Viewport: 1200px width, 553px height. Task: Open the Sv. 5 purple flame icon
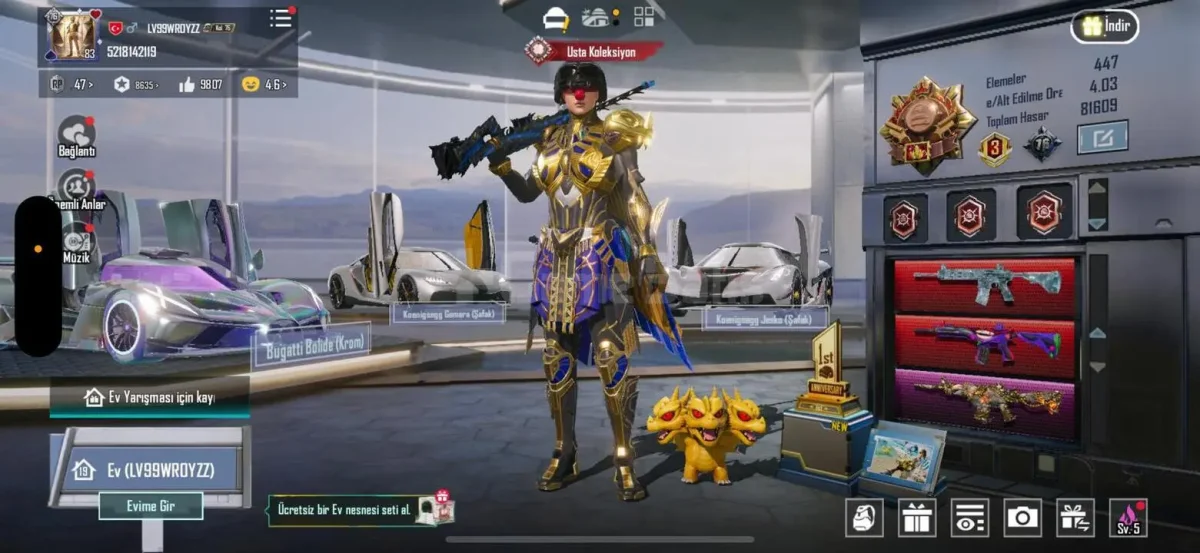point(1128,517)
